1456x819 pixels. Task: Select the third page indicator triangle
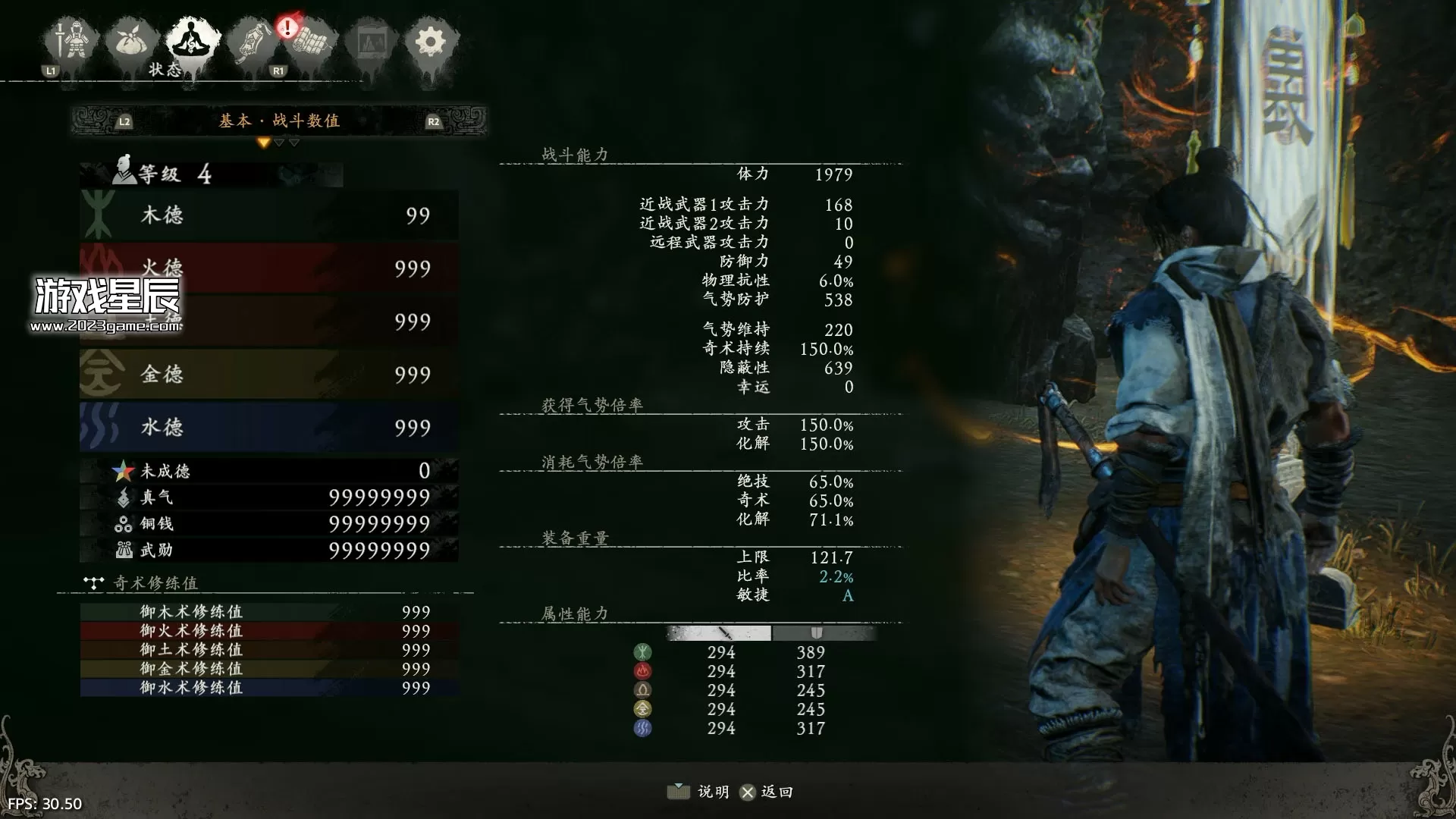[x=294, y=141]
